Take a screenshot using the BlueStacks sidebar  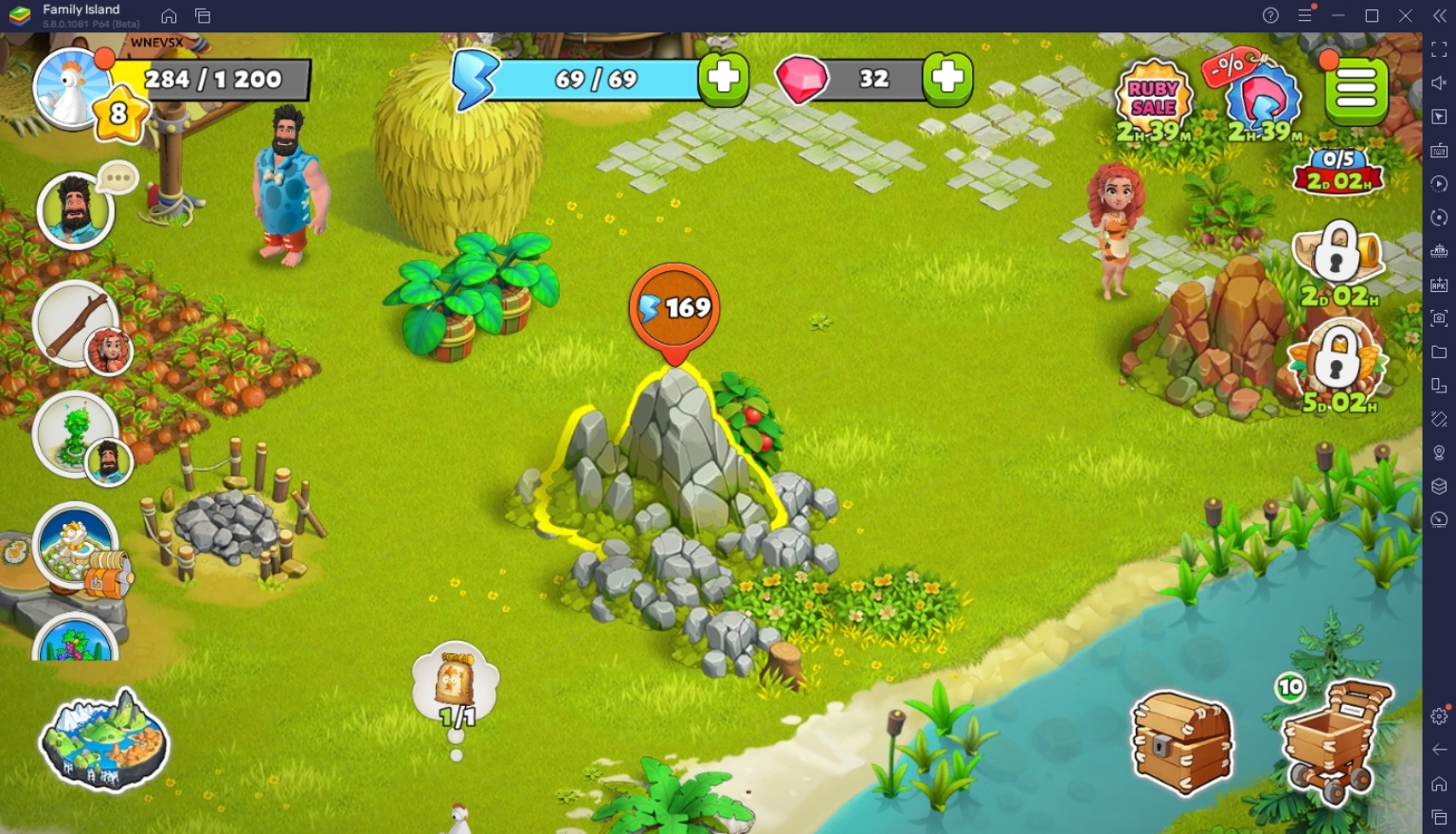click(1438, 319)
